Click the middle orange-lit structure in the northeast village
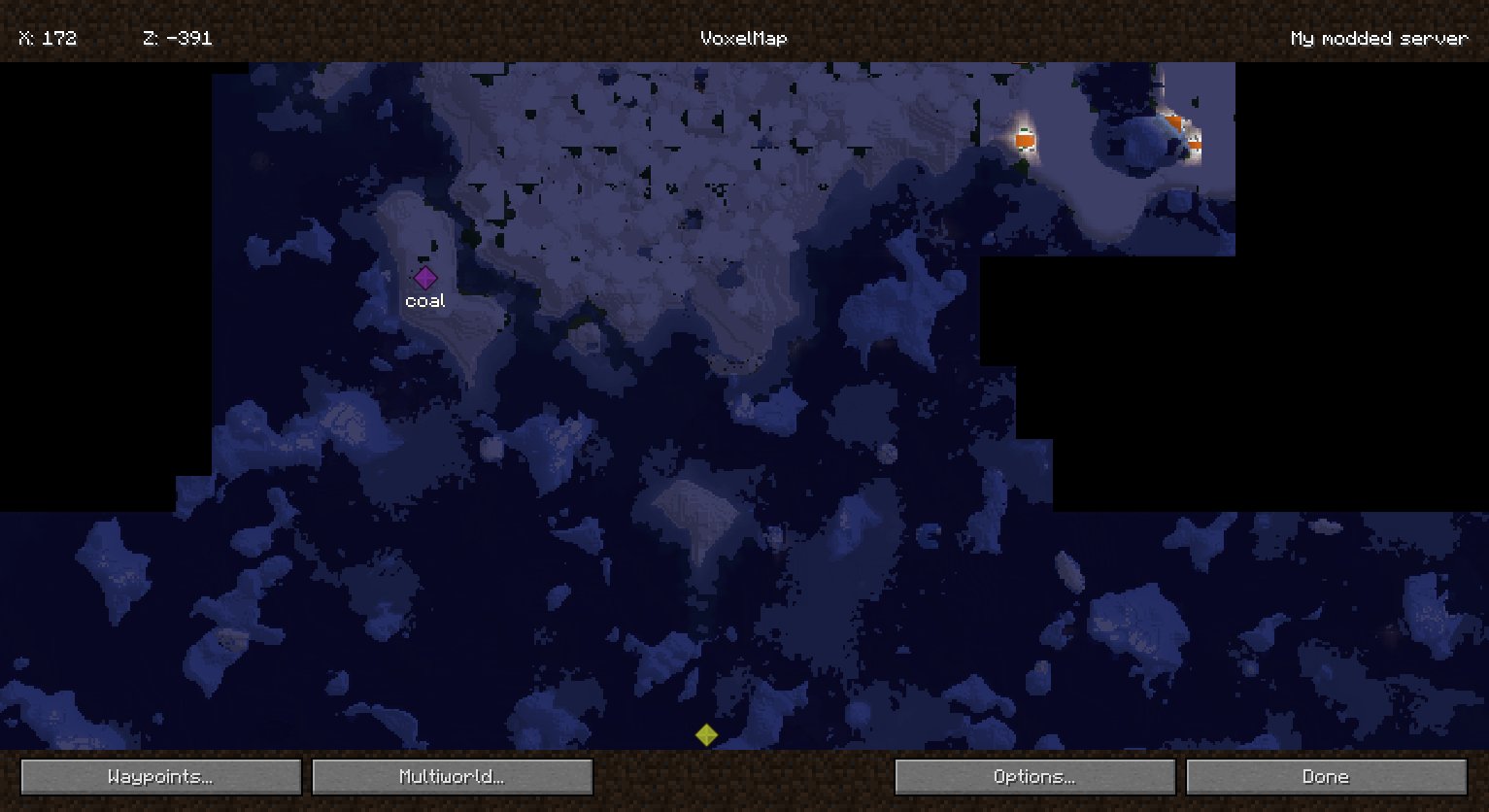Image resolution: width=1489 pixels, height=812 pixels. click(1173, 123)
